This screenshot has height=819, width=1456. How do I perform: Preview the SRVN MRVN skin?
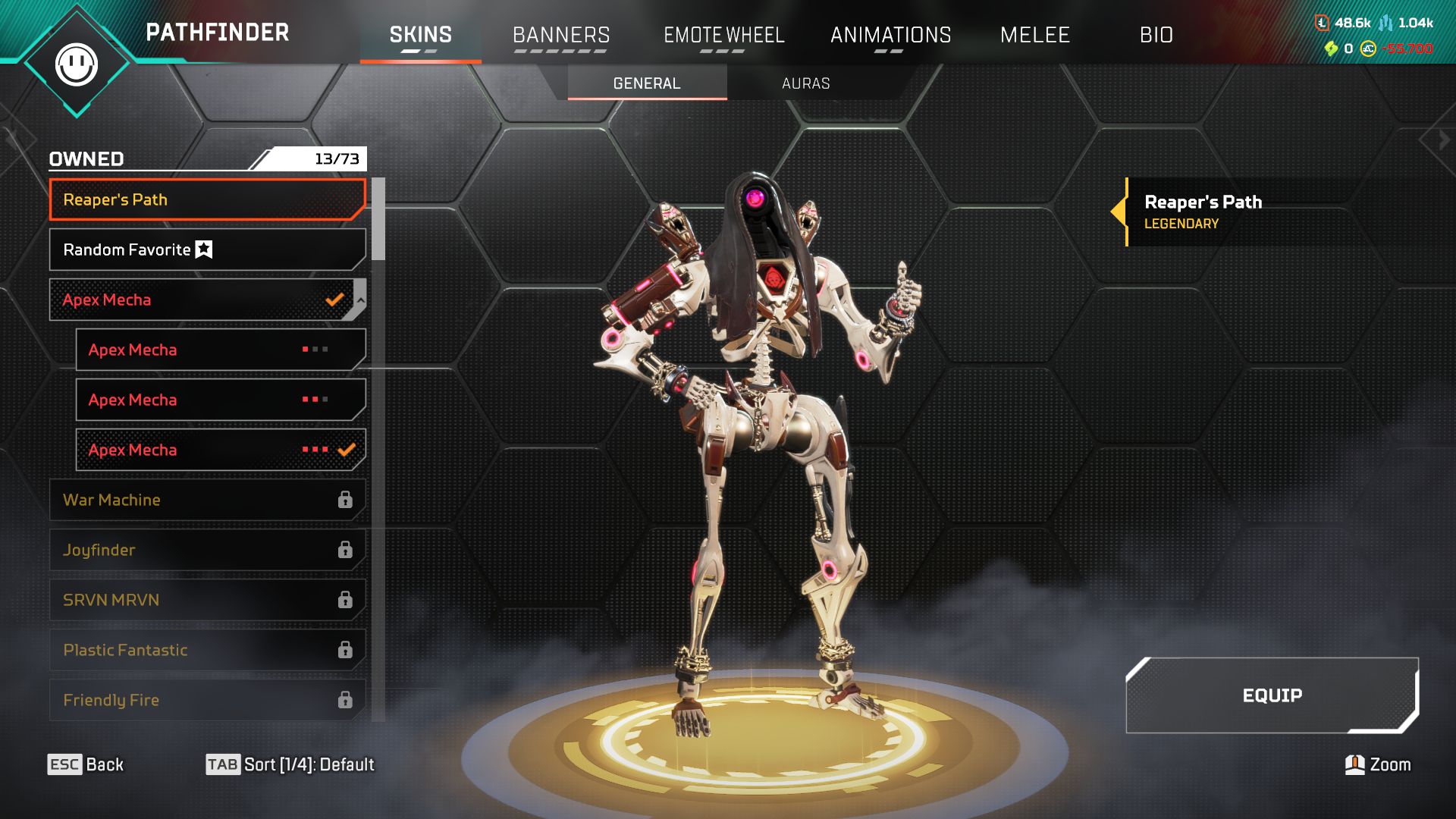tap(206, 600)
